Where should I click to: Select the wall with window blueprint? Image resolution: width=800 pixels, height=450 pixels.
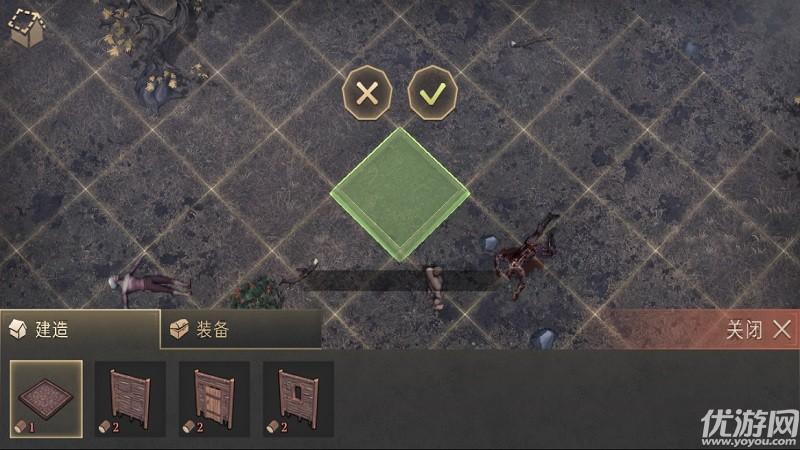tap(298, 399)
